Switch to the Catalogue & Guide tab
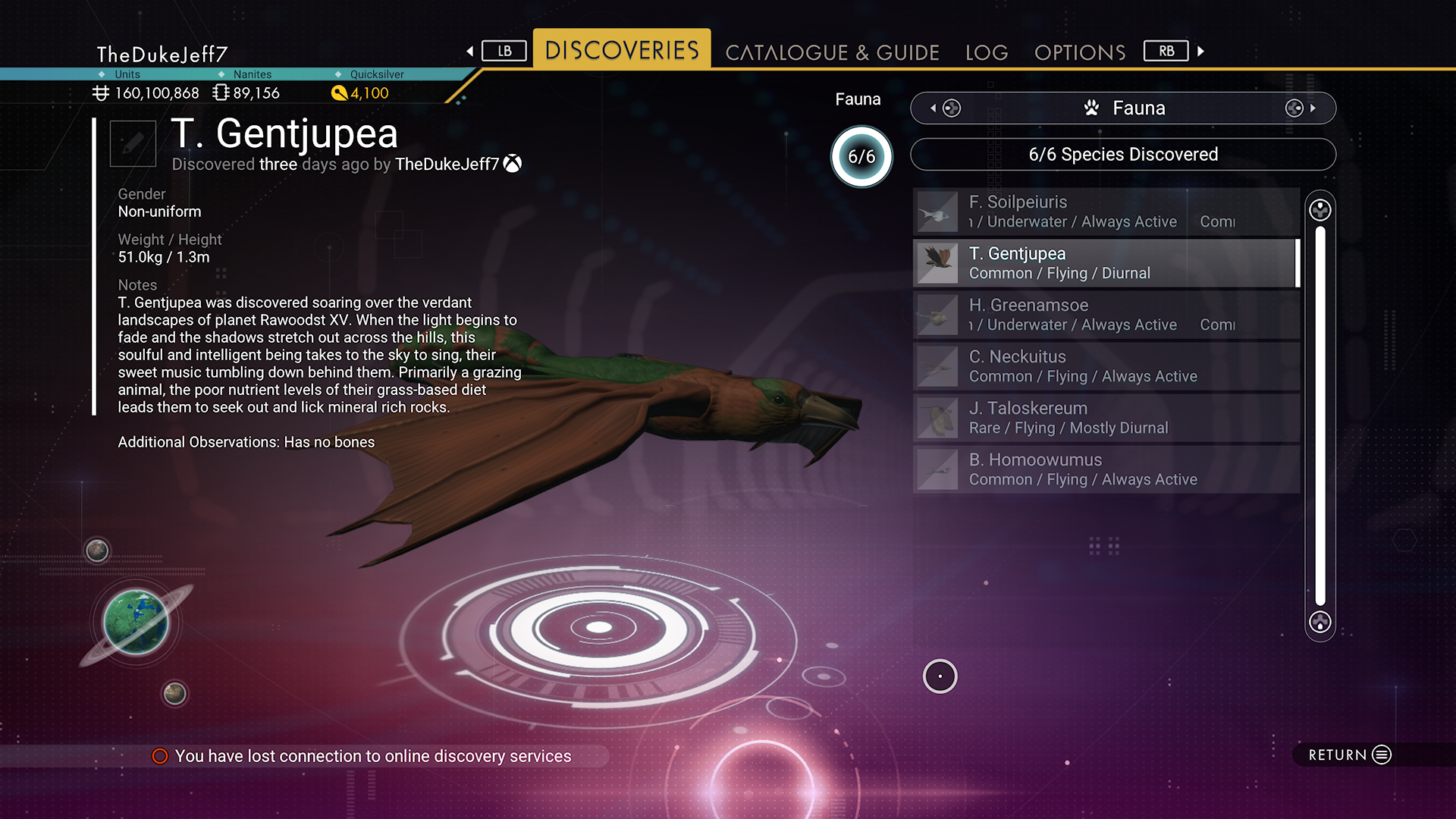 tap(832, 52)
